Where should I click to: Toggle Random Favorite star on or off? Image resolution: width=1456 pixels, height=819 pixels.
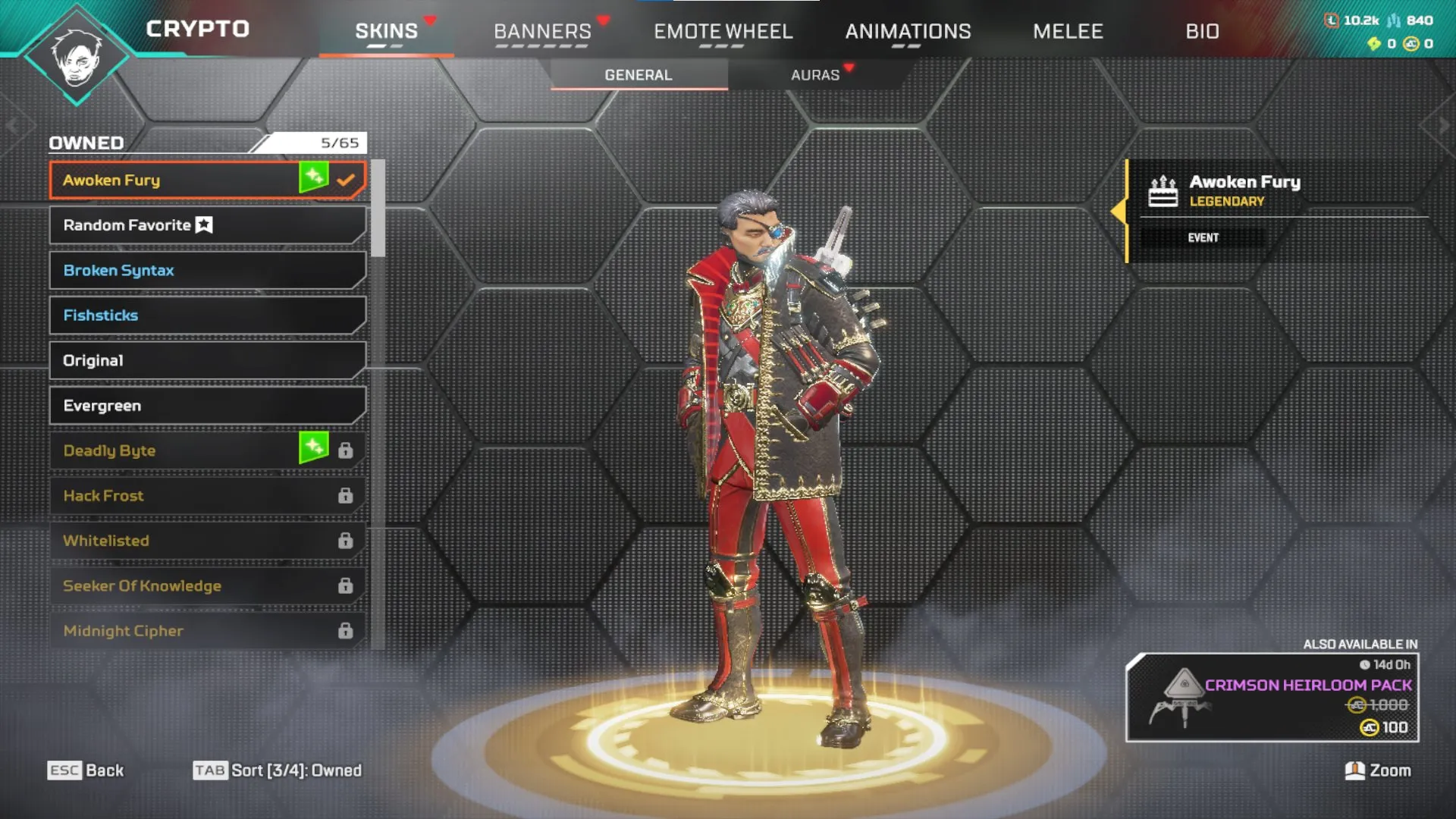[202, 224]
